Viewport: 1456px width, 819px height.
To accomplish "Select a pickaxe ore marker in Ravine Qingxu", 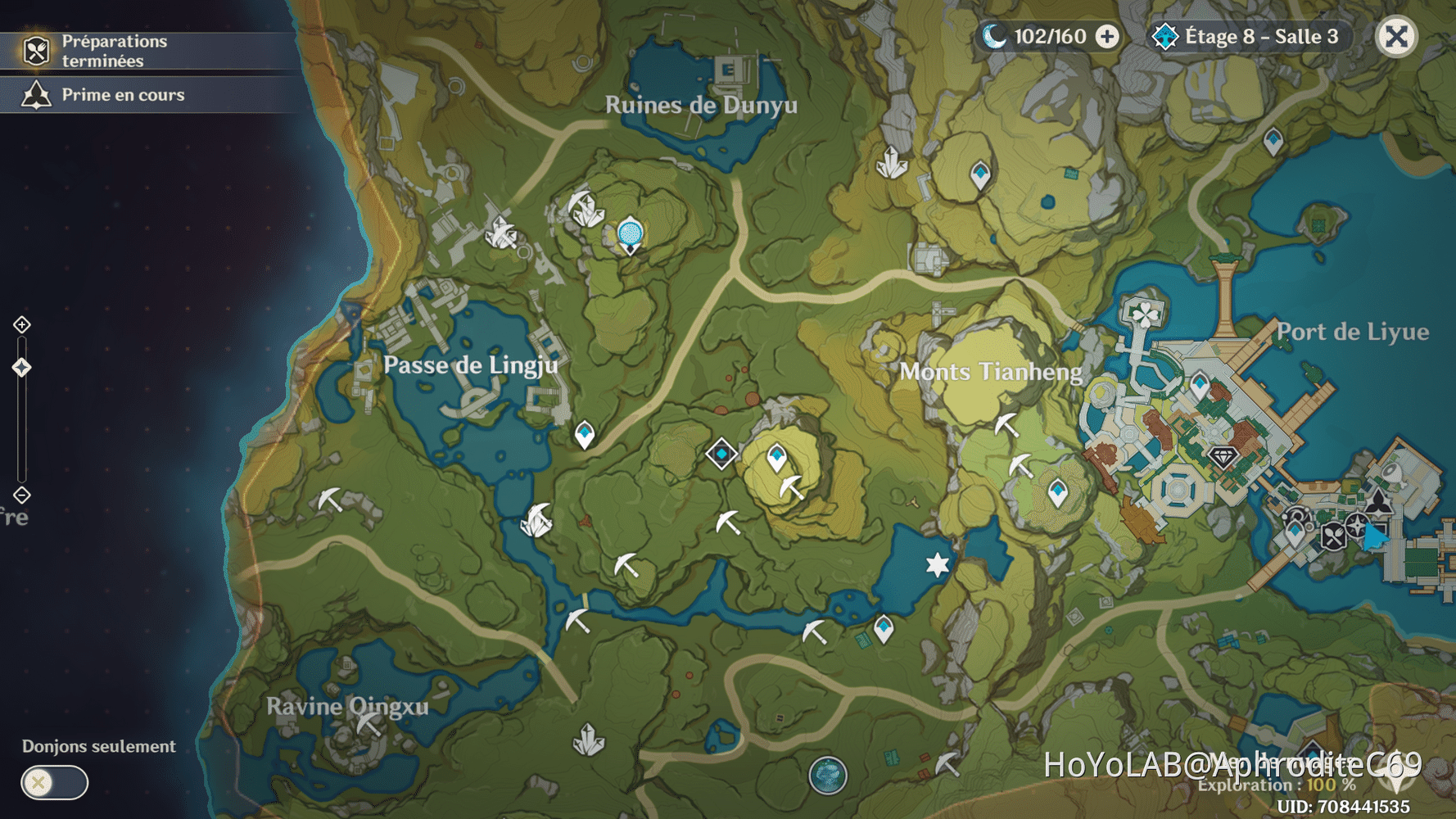I will 368,724.
